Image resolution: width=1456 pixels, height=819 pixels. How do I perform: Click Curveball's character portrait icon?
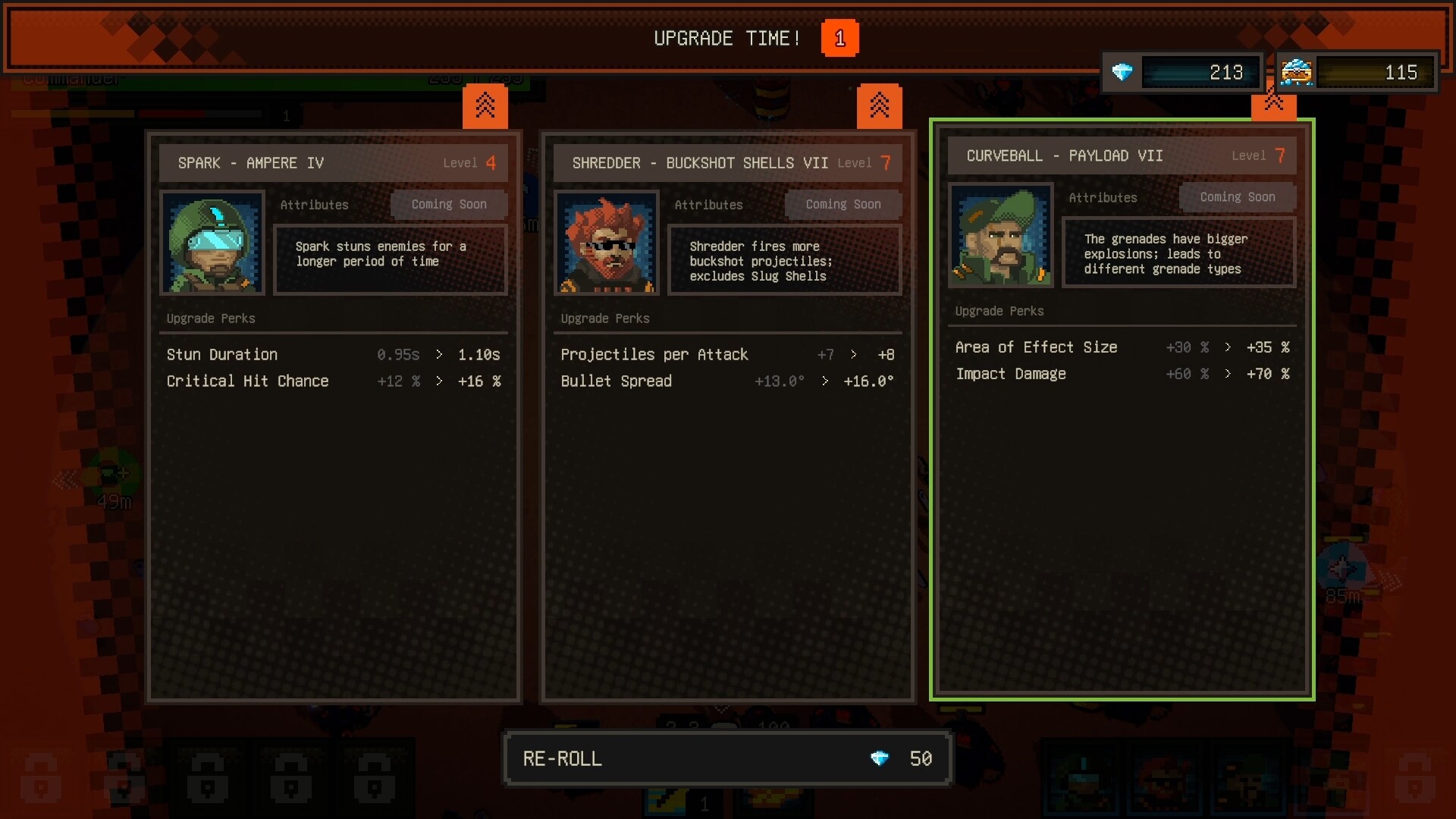tap(1000, 236)
